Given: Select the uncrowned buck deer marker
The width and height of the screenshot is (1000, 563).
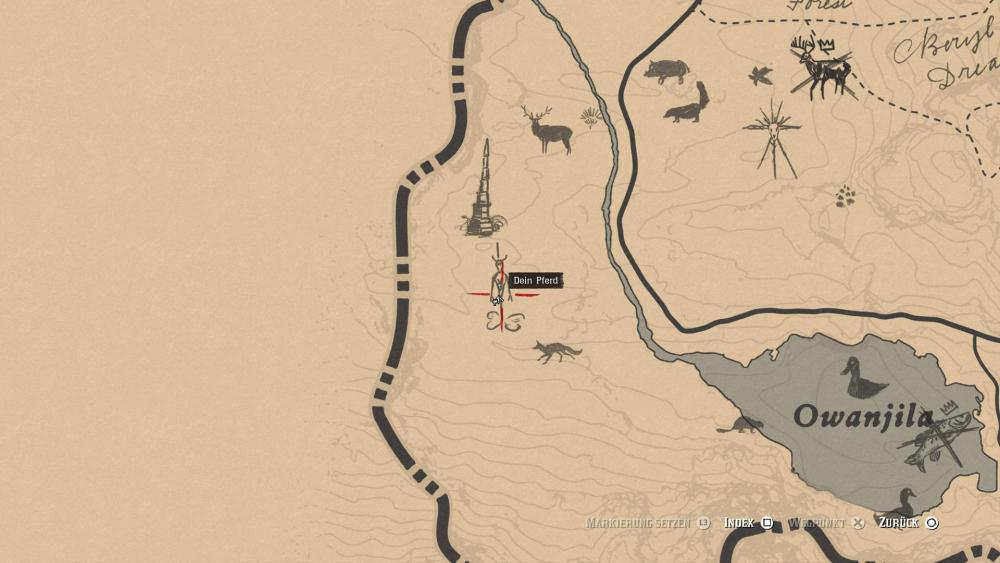Looking at the screenshot, I should [x=548, y=130].
